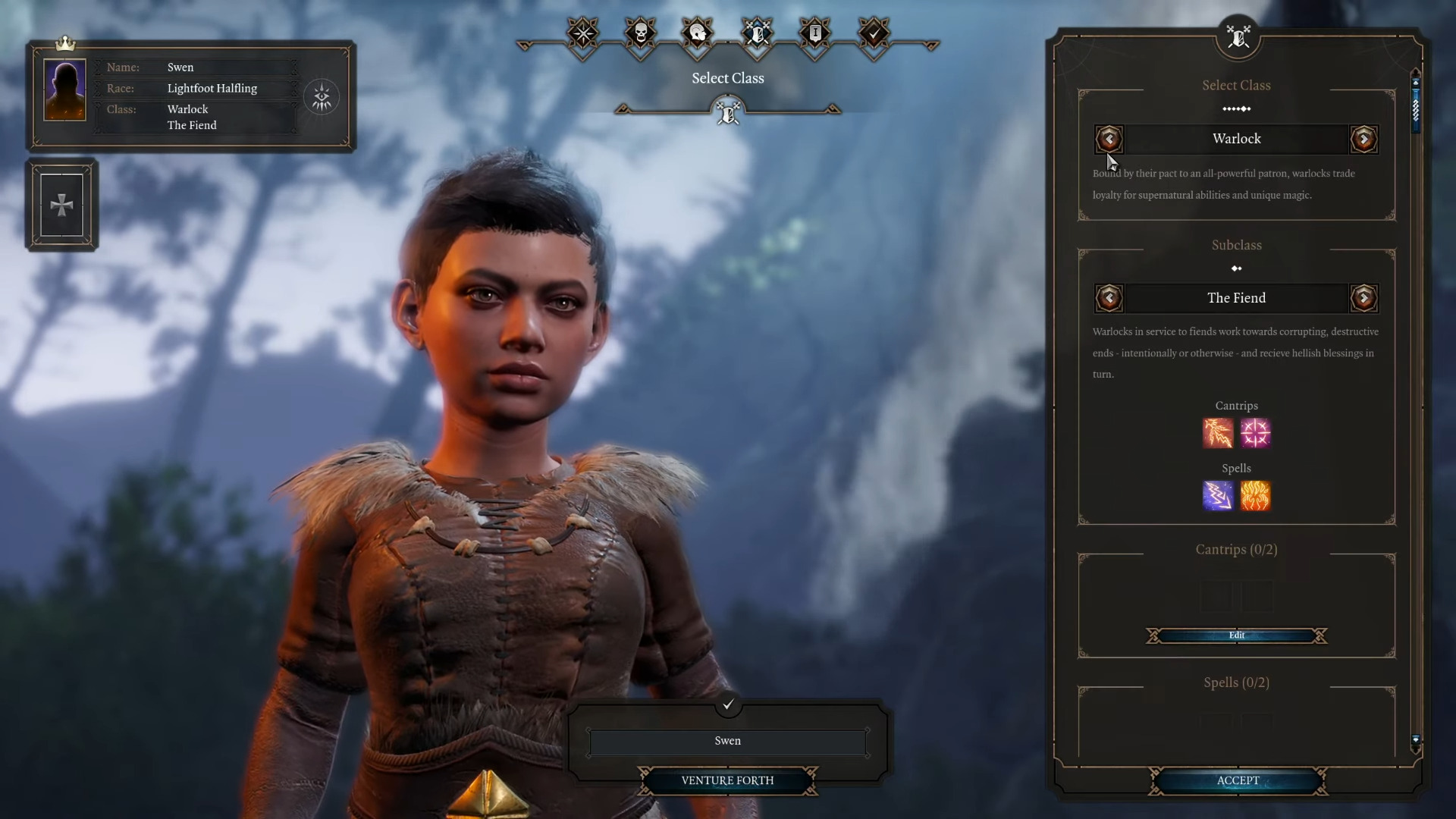
Task: Select the starburst Origin step icon
Action: point(582,33)
